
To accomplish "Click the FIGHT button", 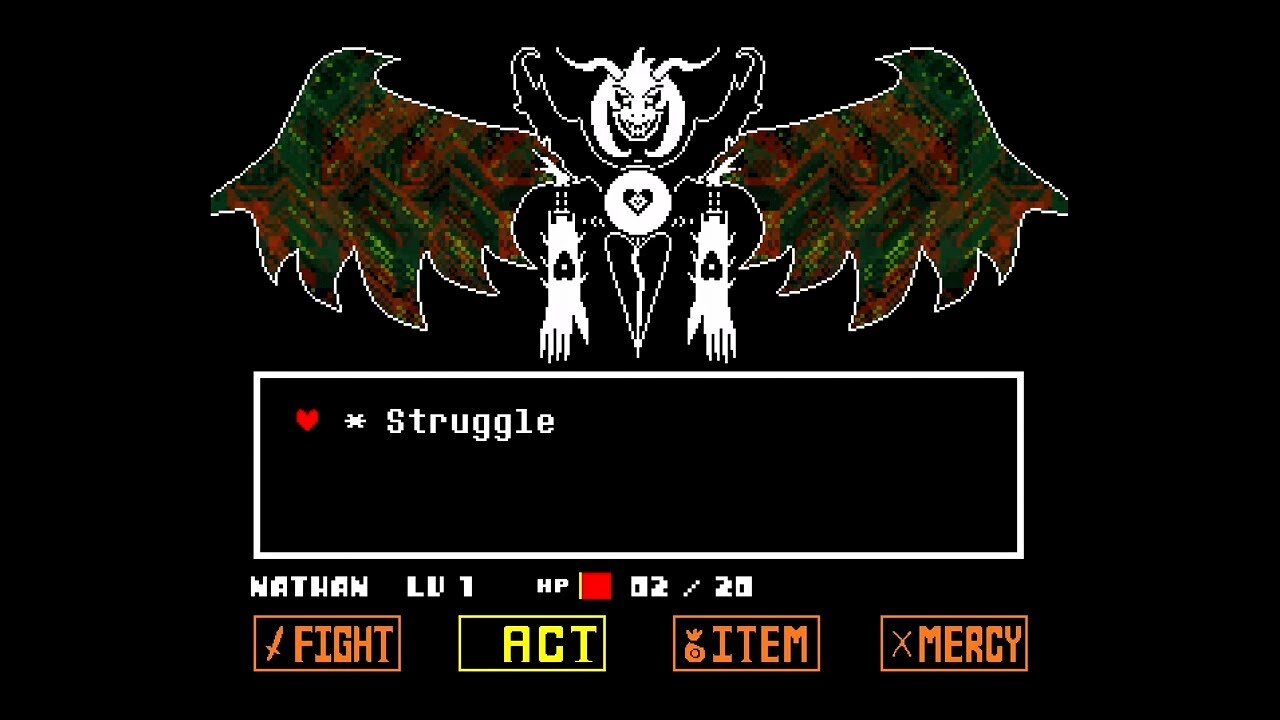I will point(327,644).
